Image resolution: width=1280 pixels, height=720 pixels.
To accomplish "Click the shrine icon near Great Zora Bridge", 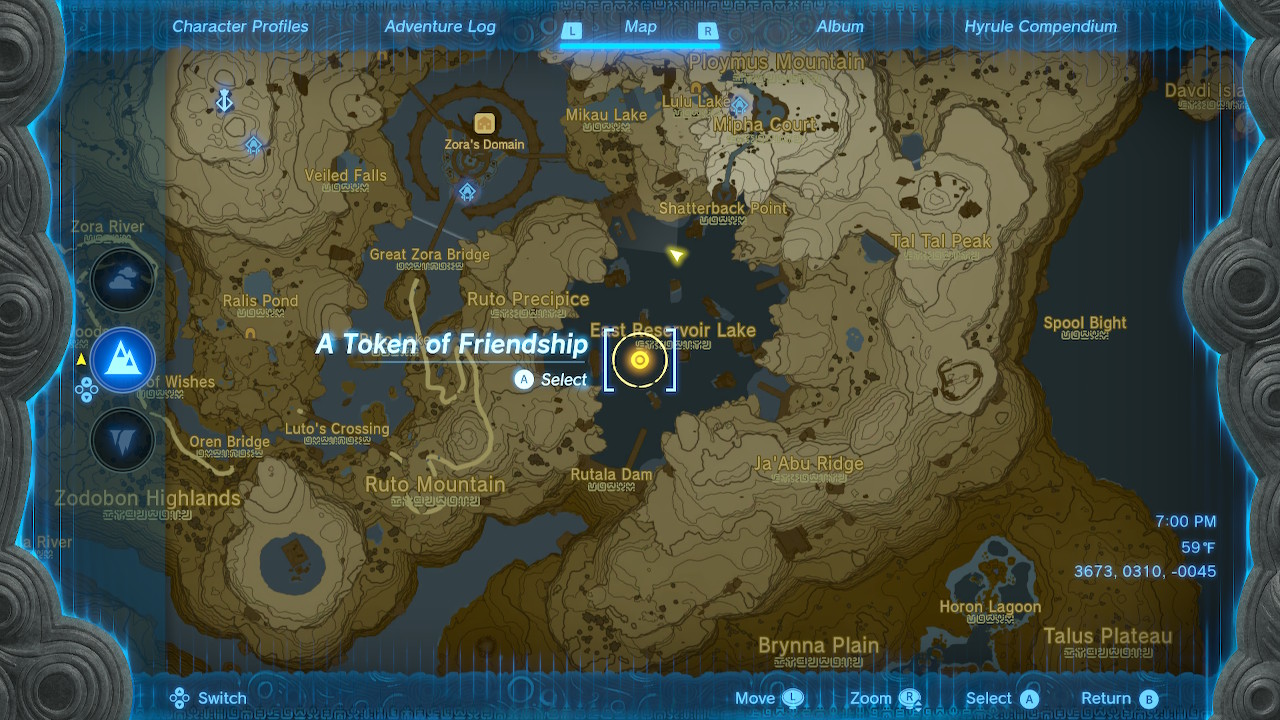I will [x=465, y=192].
